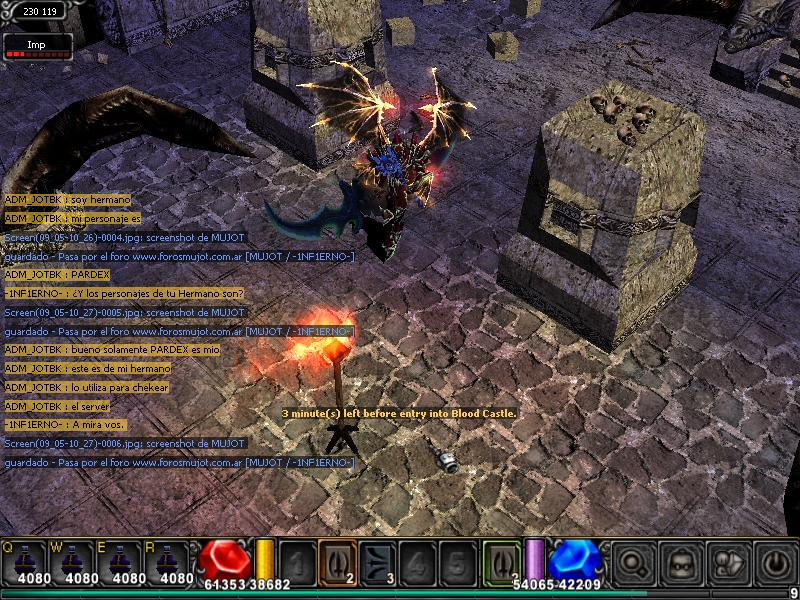Screen dimensions: 800x600
Task: Use the potion in the W slot
Action: (75, 560)
